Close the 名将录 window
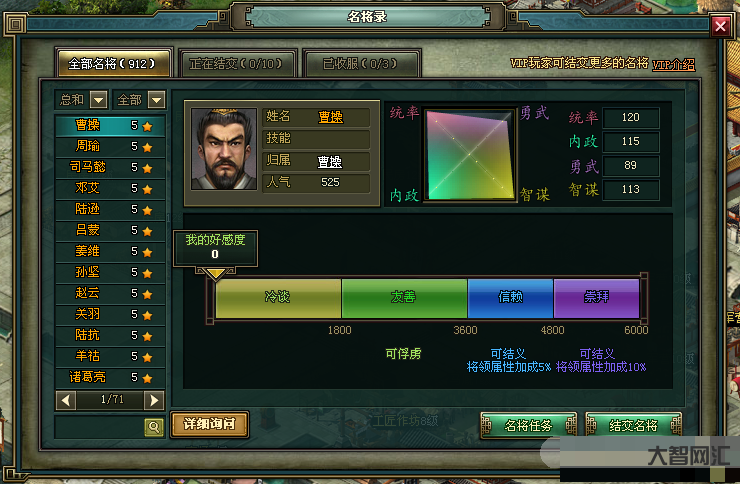Image resolution: width=740 pixels, height=484 pixels. (x=720, y=27)
